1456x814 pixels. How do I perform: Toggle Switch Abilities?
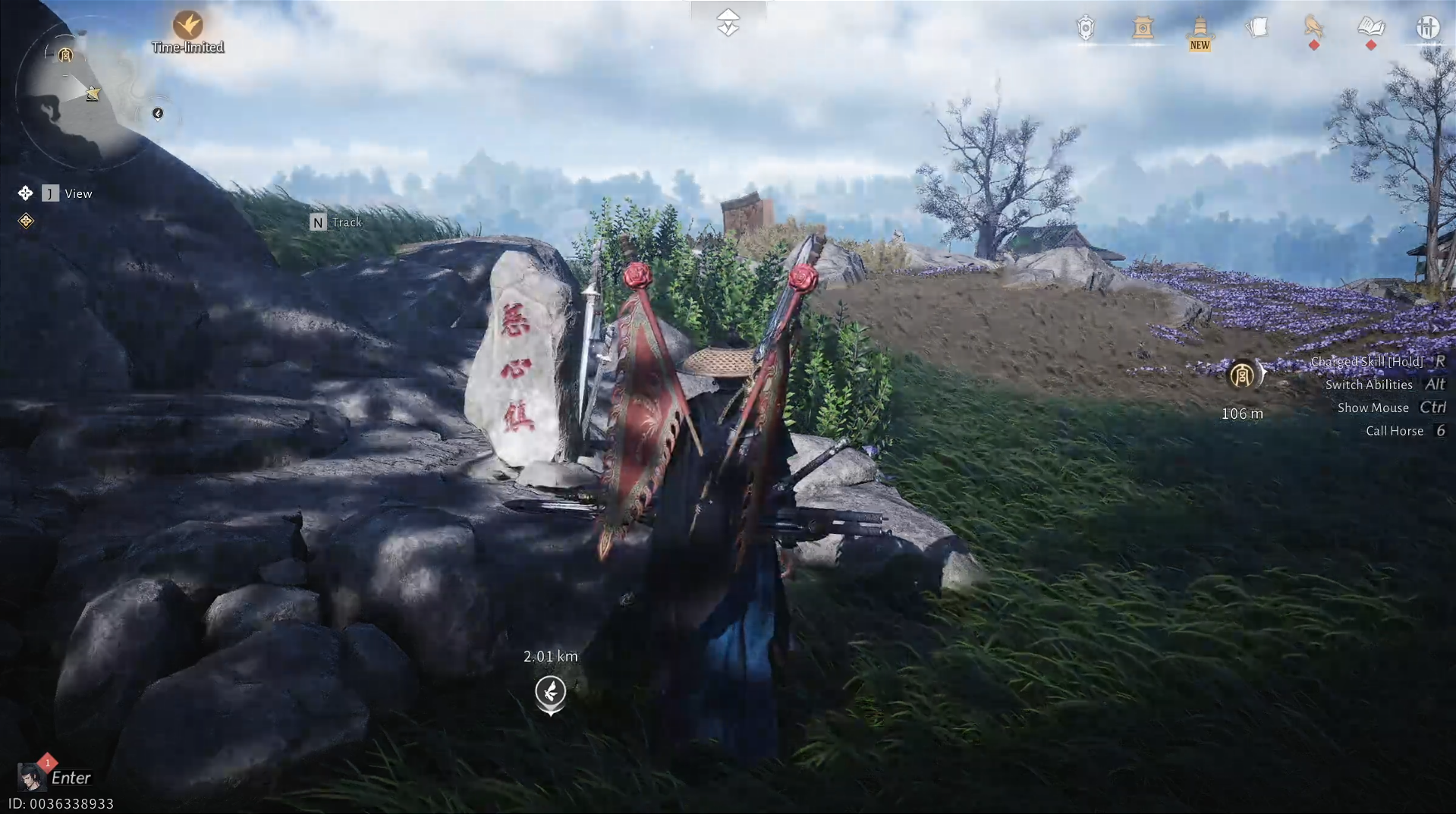click(x=1369, y=385)
